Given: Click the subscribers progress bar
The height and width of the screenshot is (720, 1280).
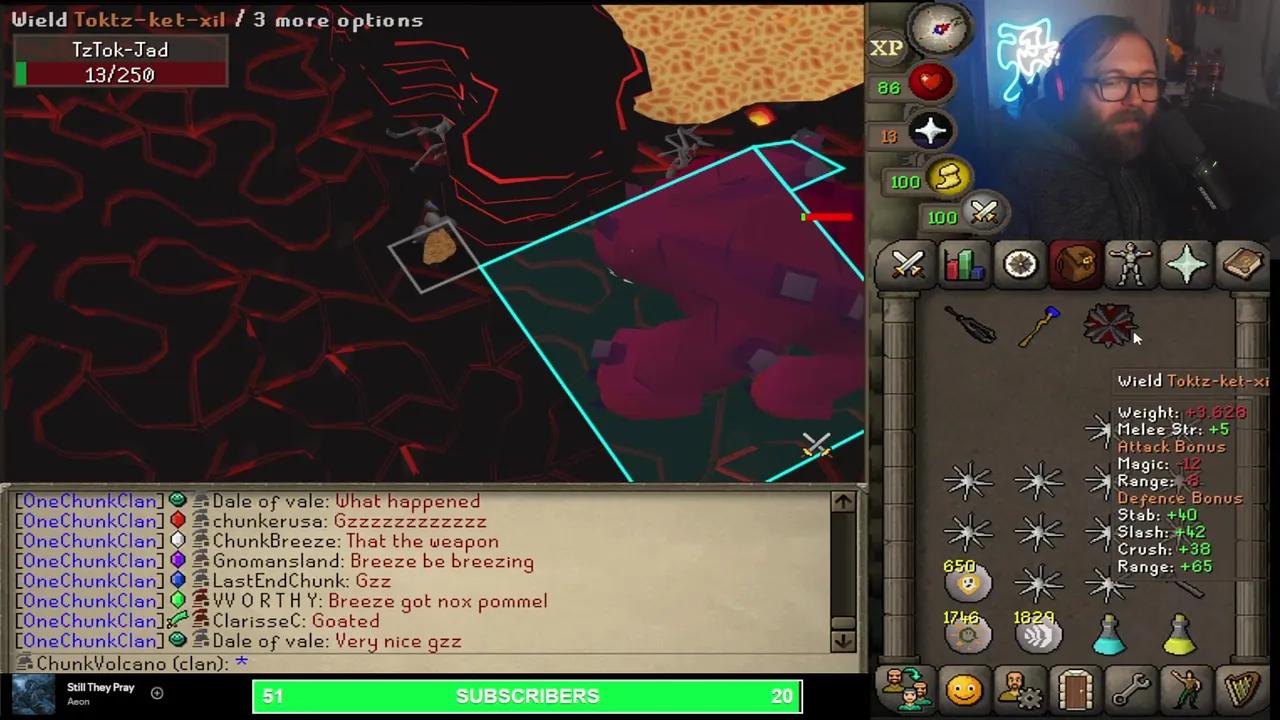Looking at the screenshot, I should pyautogui.click(x=527, y=696).
